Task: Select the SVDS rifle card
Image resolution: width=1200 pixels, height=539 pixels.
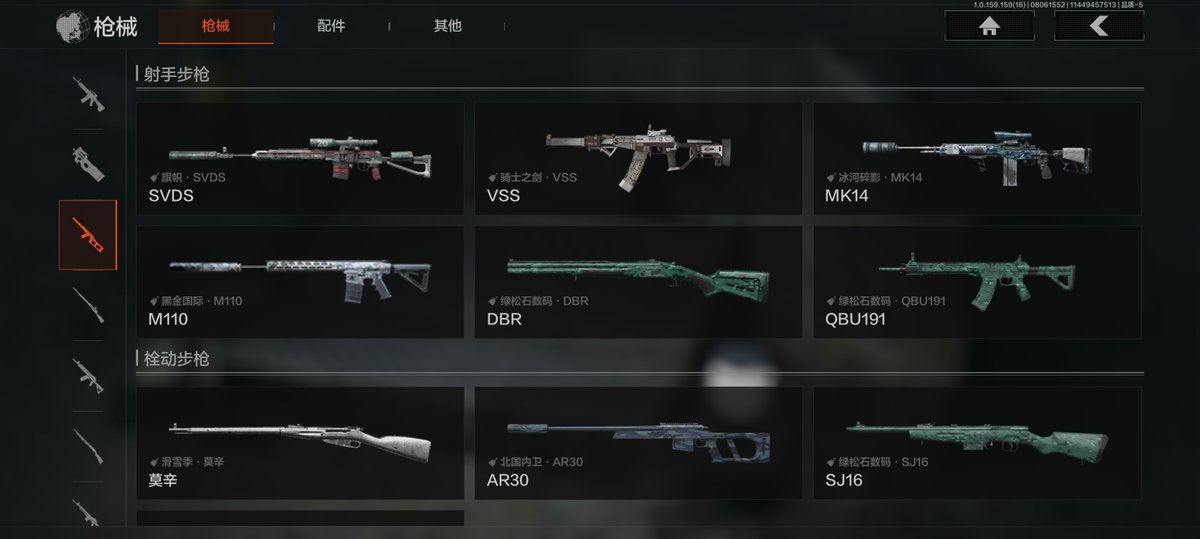Action: point(300,158)
